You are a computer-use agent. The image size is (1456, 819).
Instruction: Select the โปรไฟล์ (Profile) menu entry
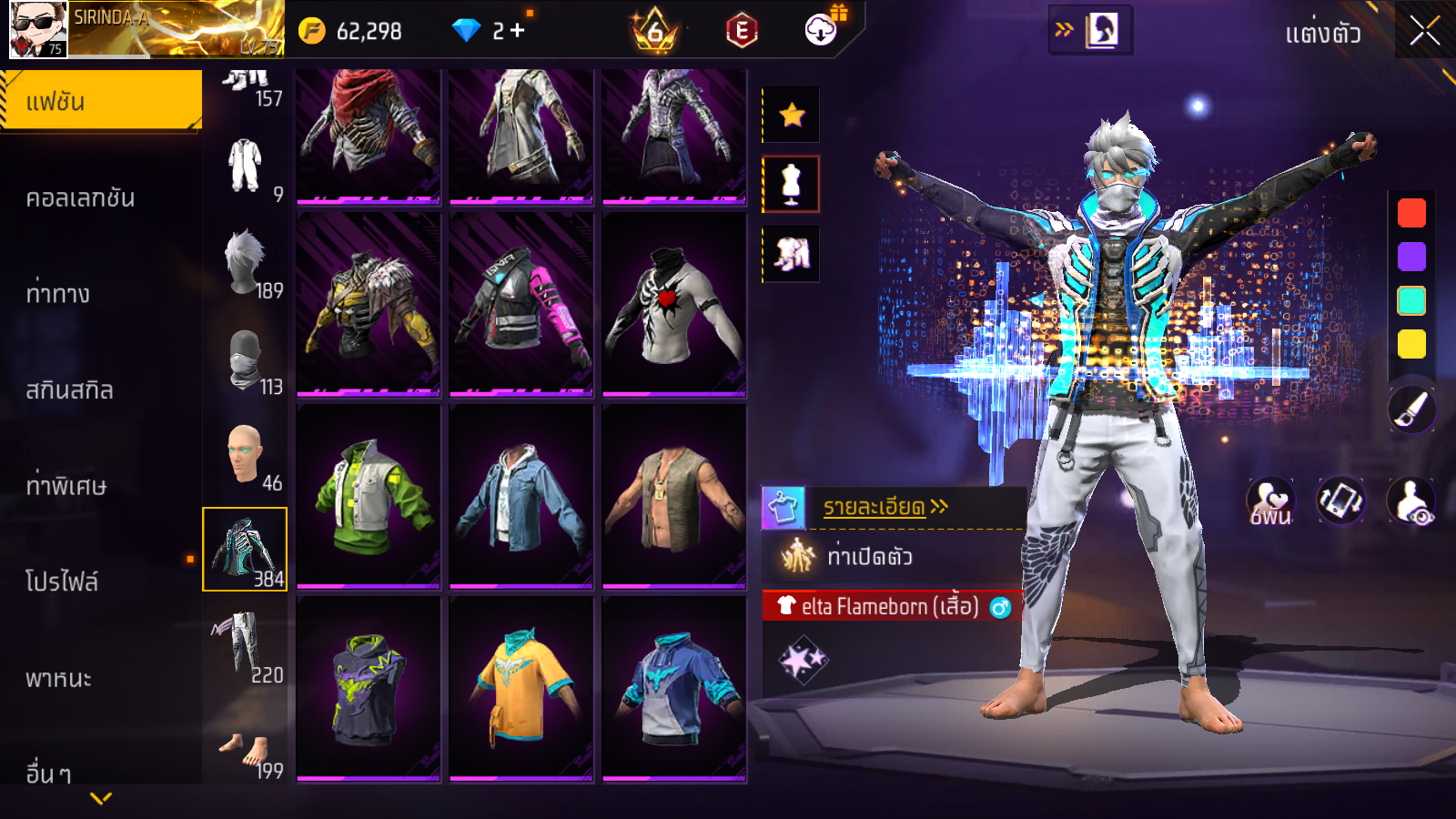point(62,581)
